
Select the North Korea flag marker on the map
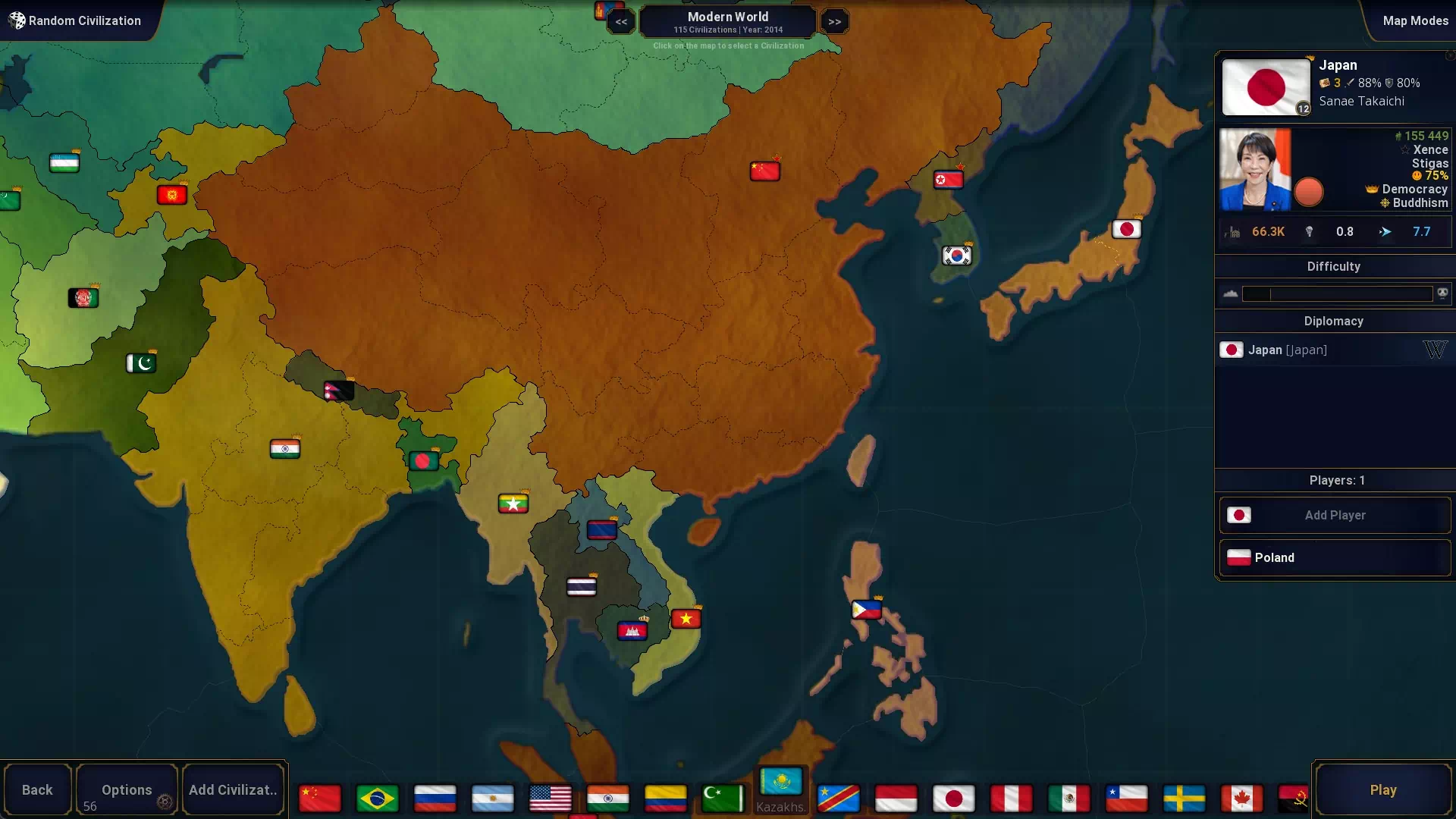(949, 180)
